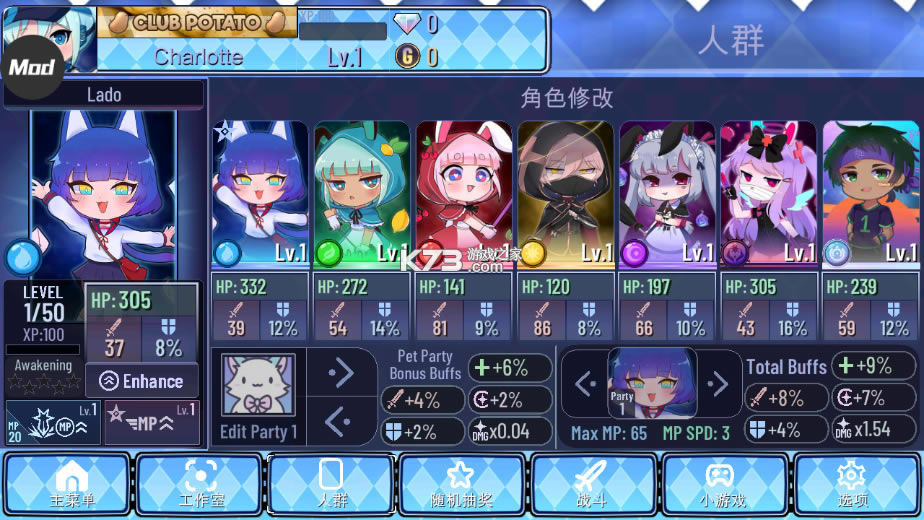Open the 随机抽奖 gacha screen
This screenshot has width=924, height=520.
click(x=462, y=483)
